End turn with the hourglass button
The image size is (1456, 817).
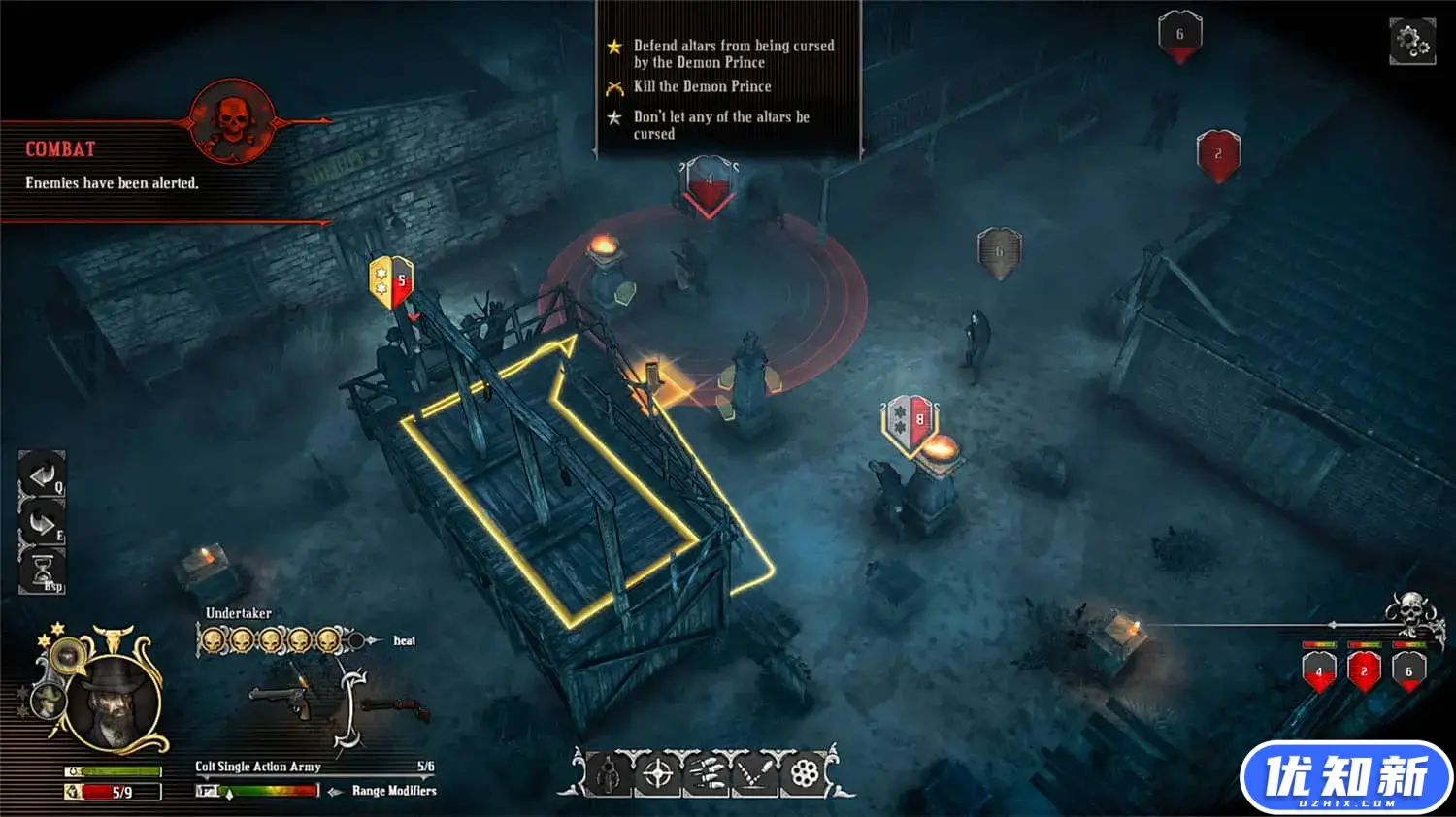pyautogui.click(x=43, y=571)
